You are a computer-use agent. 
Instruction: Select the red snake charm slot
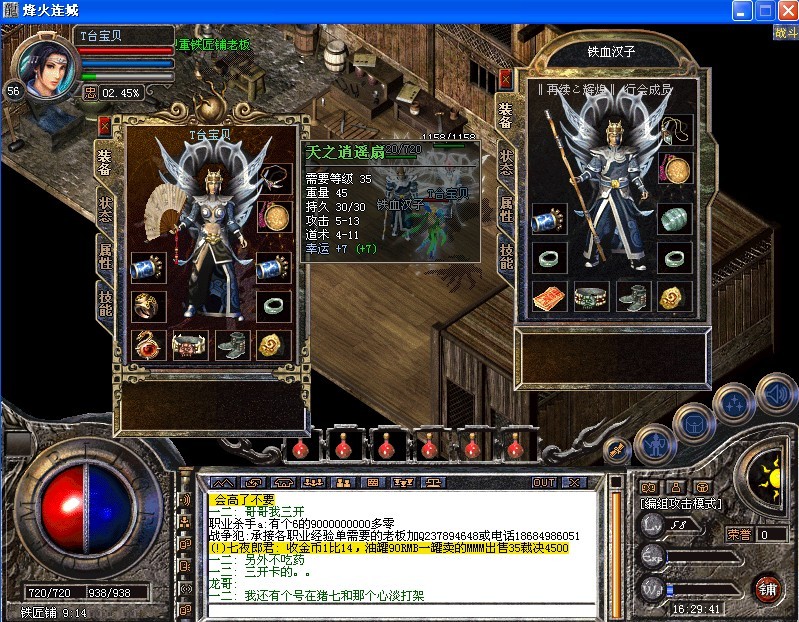coord(147,345)
